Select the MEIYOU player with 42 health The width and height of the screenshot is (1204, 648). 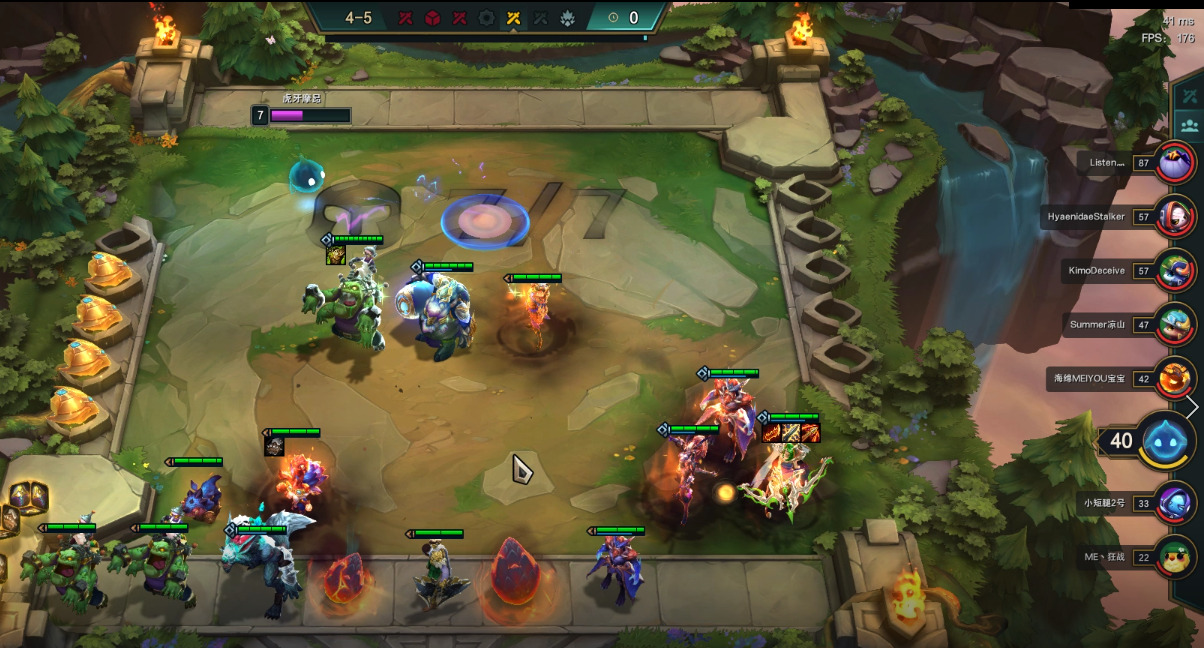coord(1175,379)
